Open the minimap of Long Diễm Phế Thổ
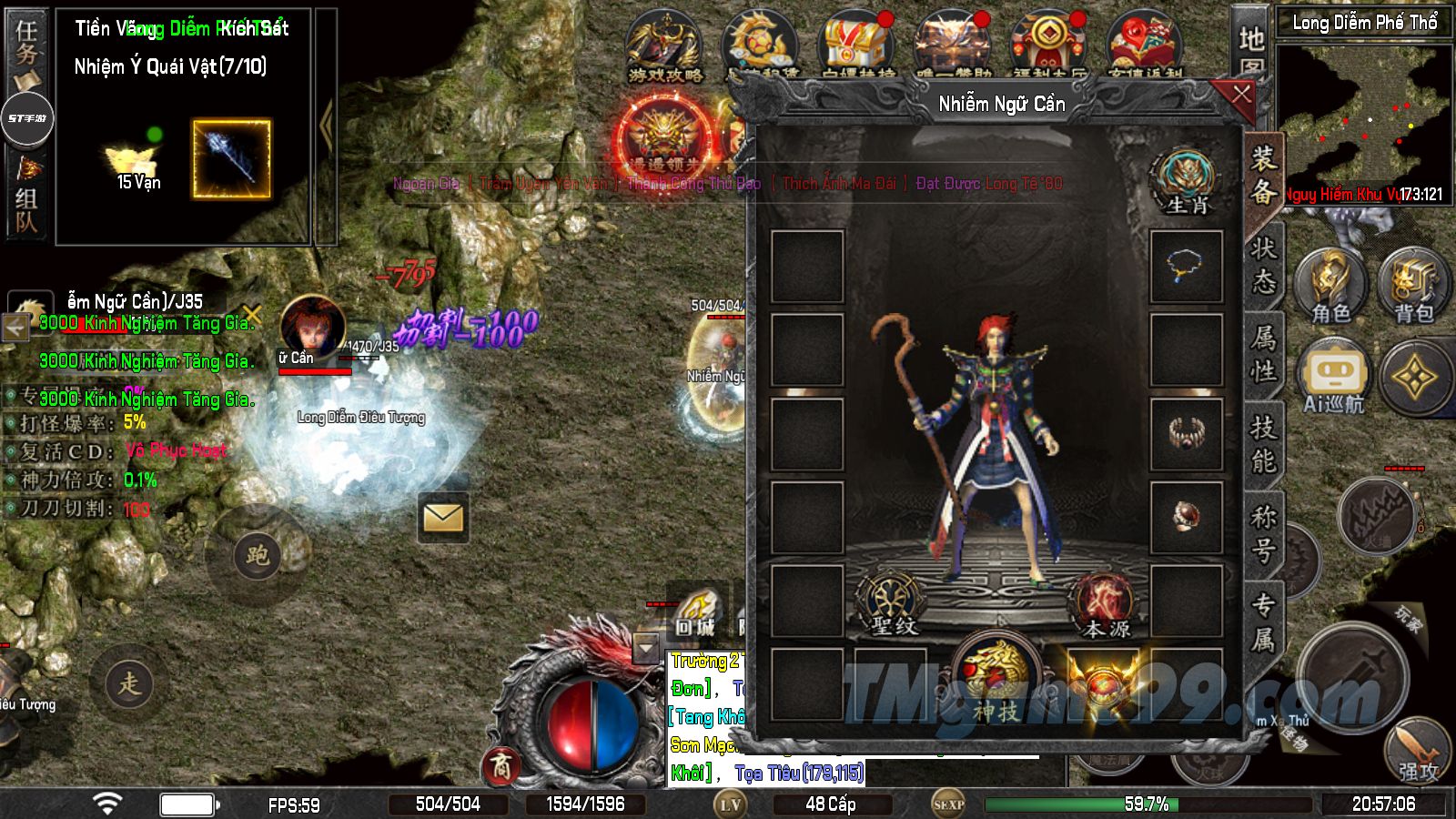This screenshot has width=1456, height=819. click(x=1364, y=114)
